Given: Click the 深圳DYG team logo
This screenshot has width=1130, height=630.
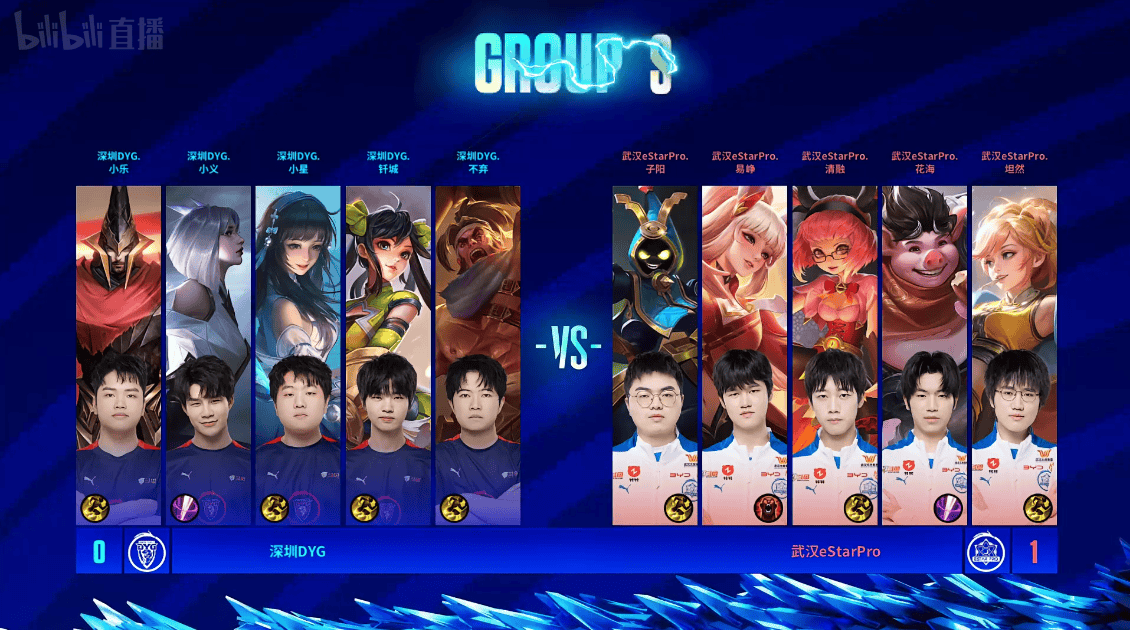Looking at the screenshot, I should click(146, 552).
